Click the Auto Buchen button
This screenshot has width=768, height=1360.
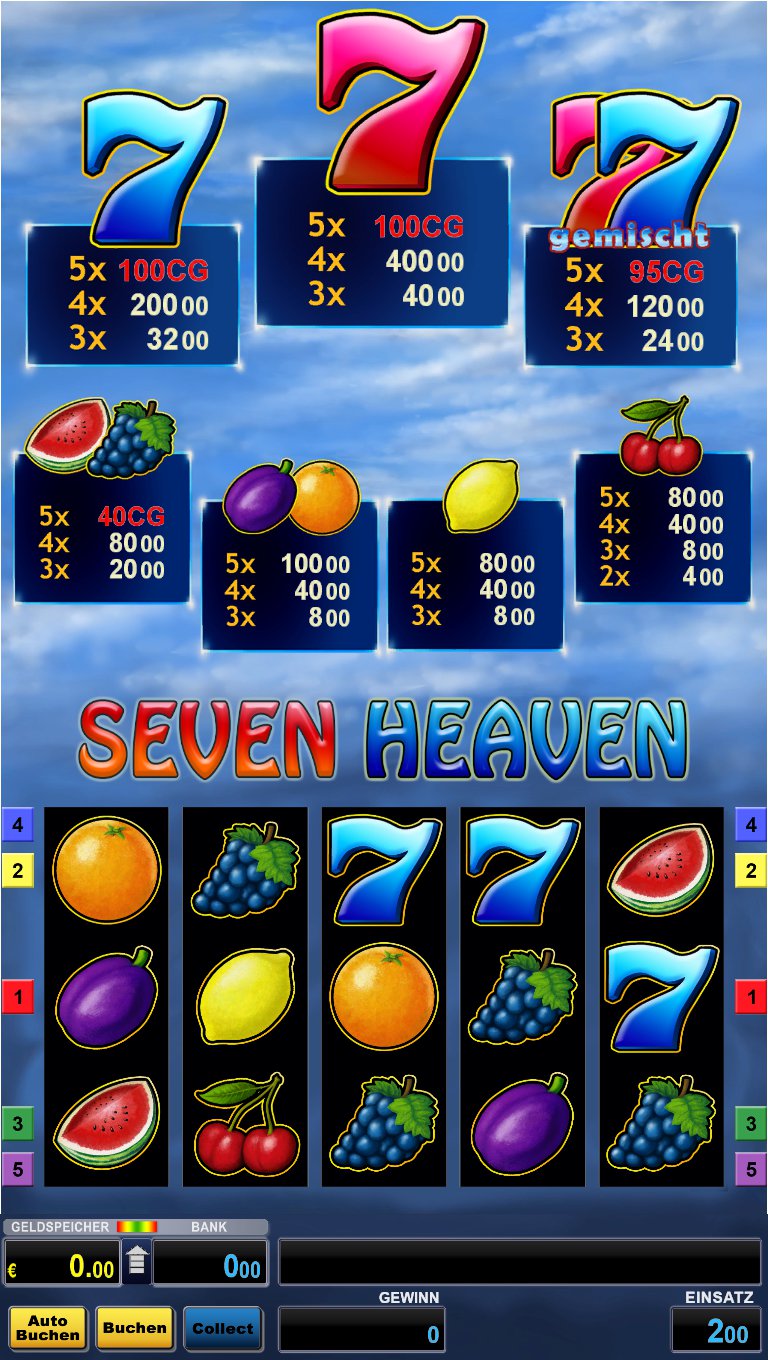(x=48, y=1328)
